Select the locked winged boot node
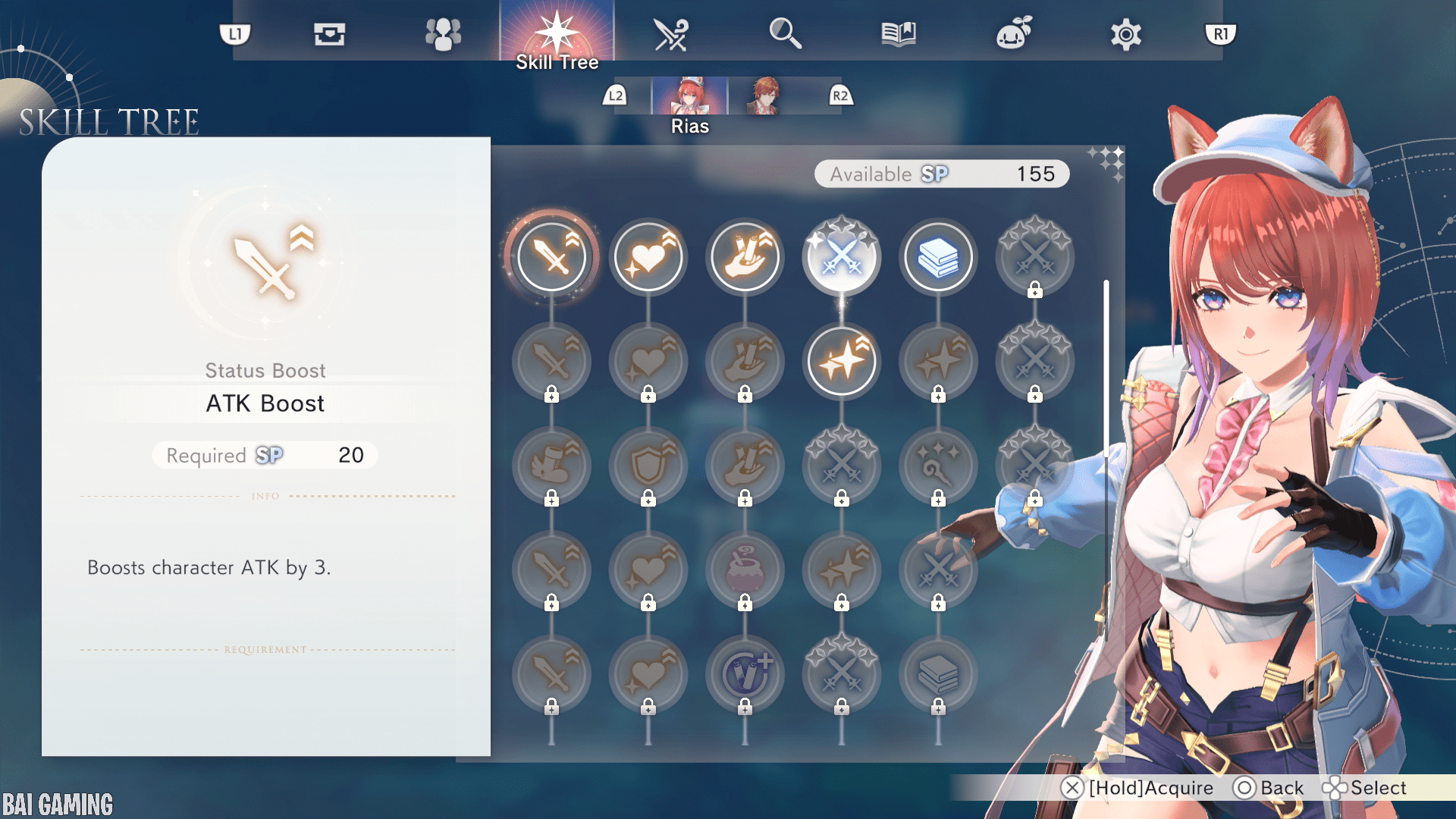This screenshot has width=1456, height=819. point(551,465)
